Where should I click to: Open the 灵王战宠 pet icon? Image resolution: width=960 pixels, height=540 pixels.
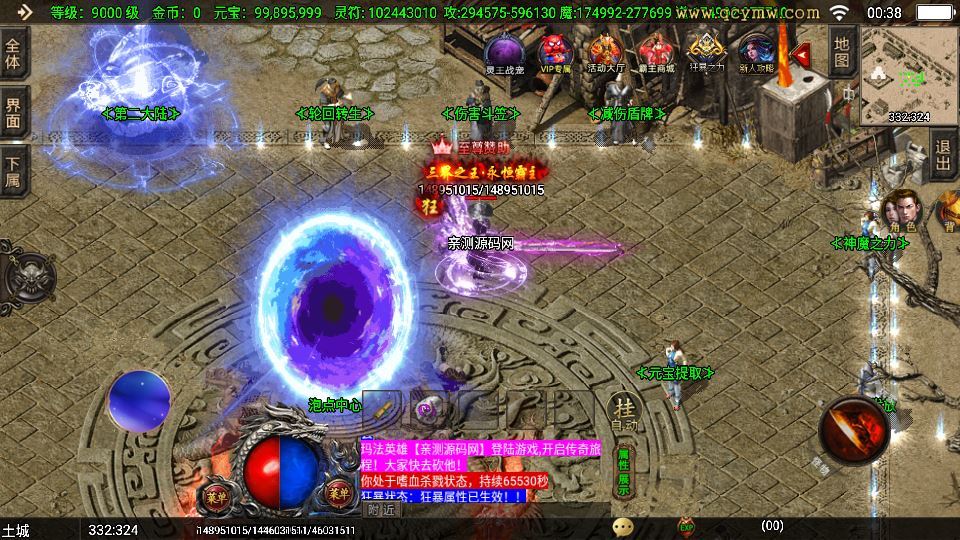pyautogui.click(x=503, y=51)
